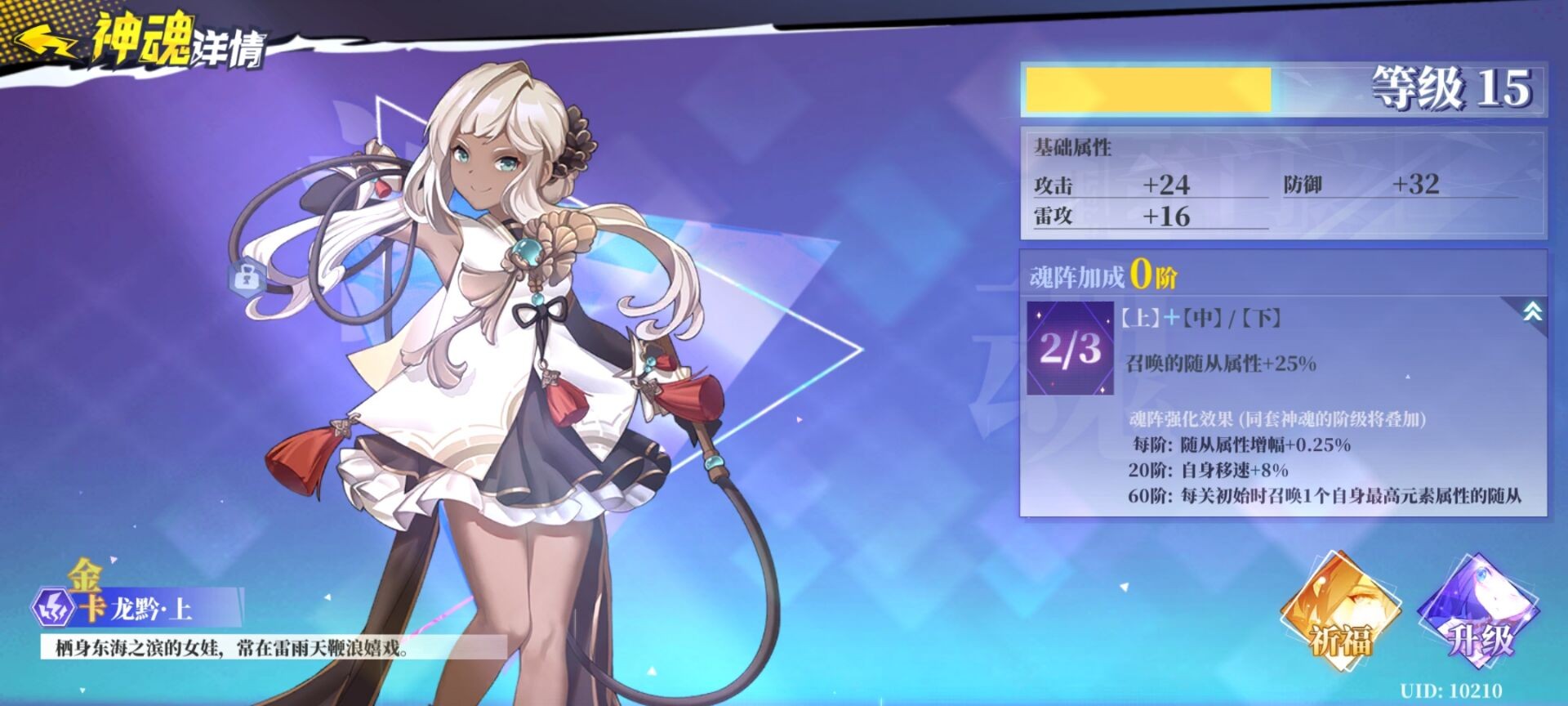Tap the 升级 upgrade button

(1478, 613)
